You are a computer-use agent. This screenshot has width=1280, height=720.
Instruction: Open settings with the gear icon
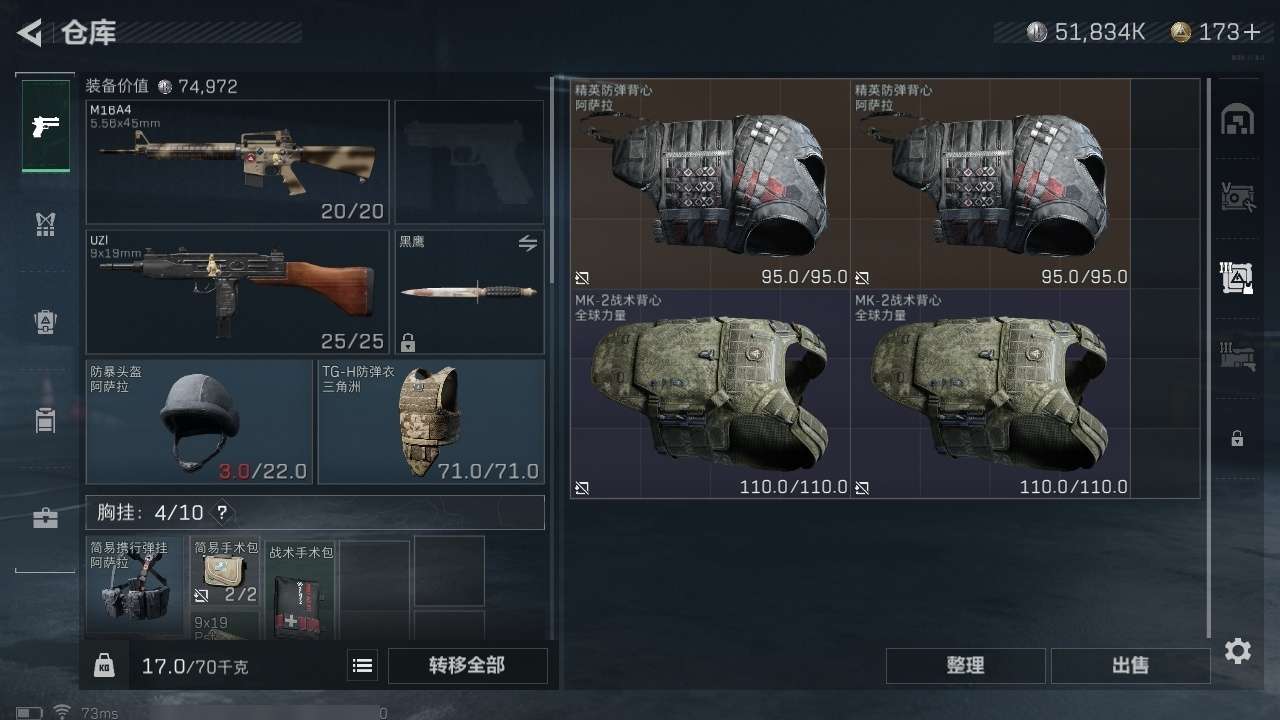[1238, 652]
